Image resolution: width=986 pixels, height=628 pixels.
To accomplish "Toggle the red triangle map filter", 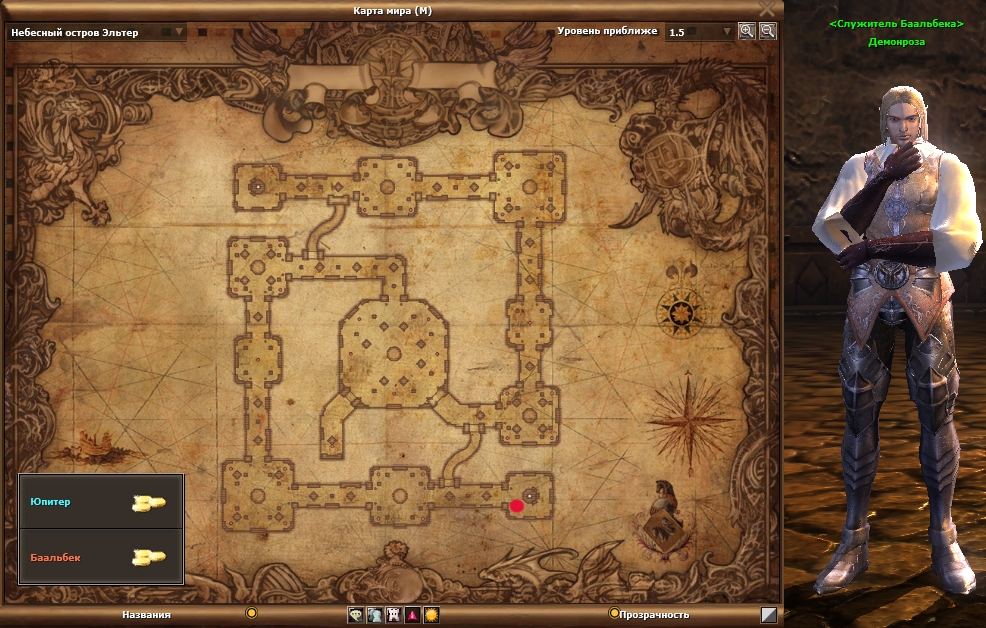I will (x=412, y=615).
